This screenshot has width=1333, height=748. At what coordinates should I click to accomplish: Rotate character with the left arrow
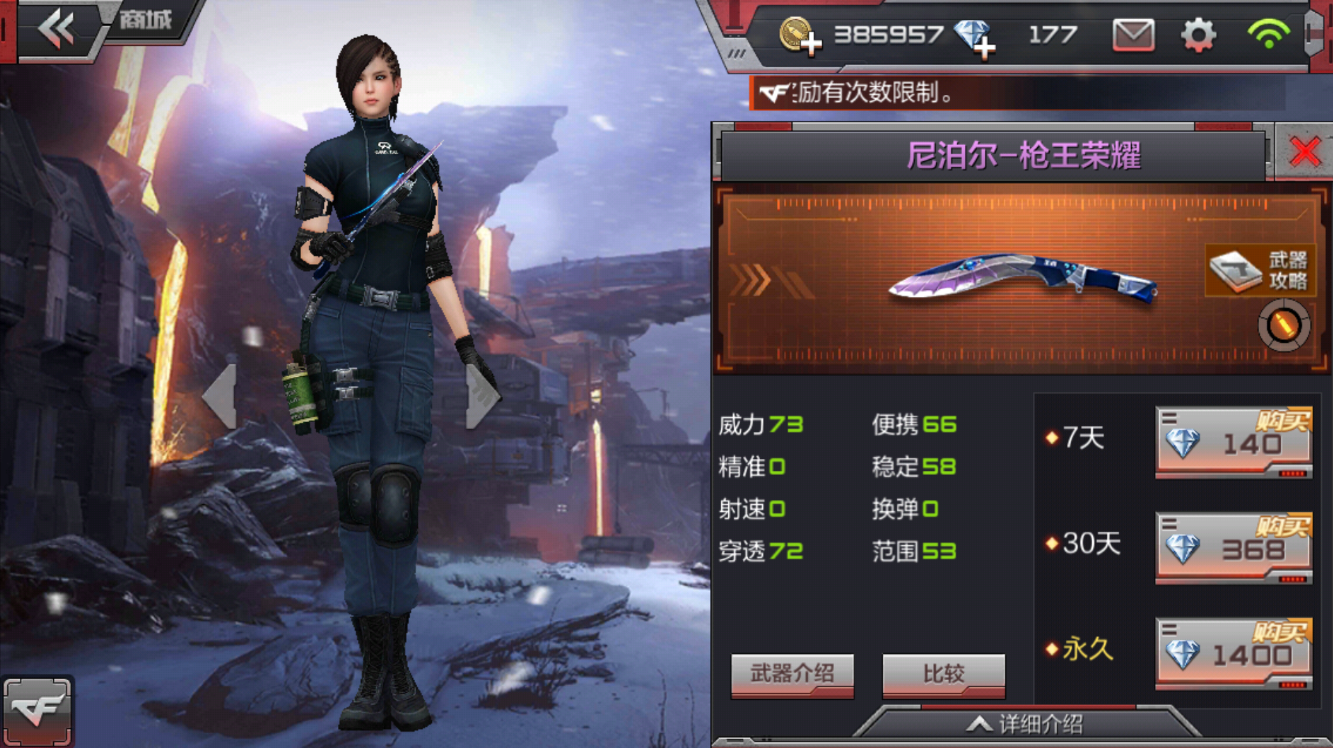[220, 397]
